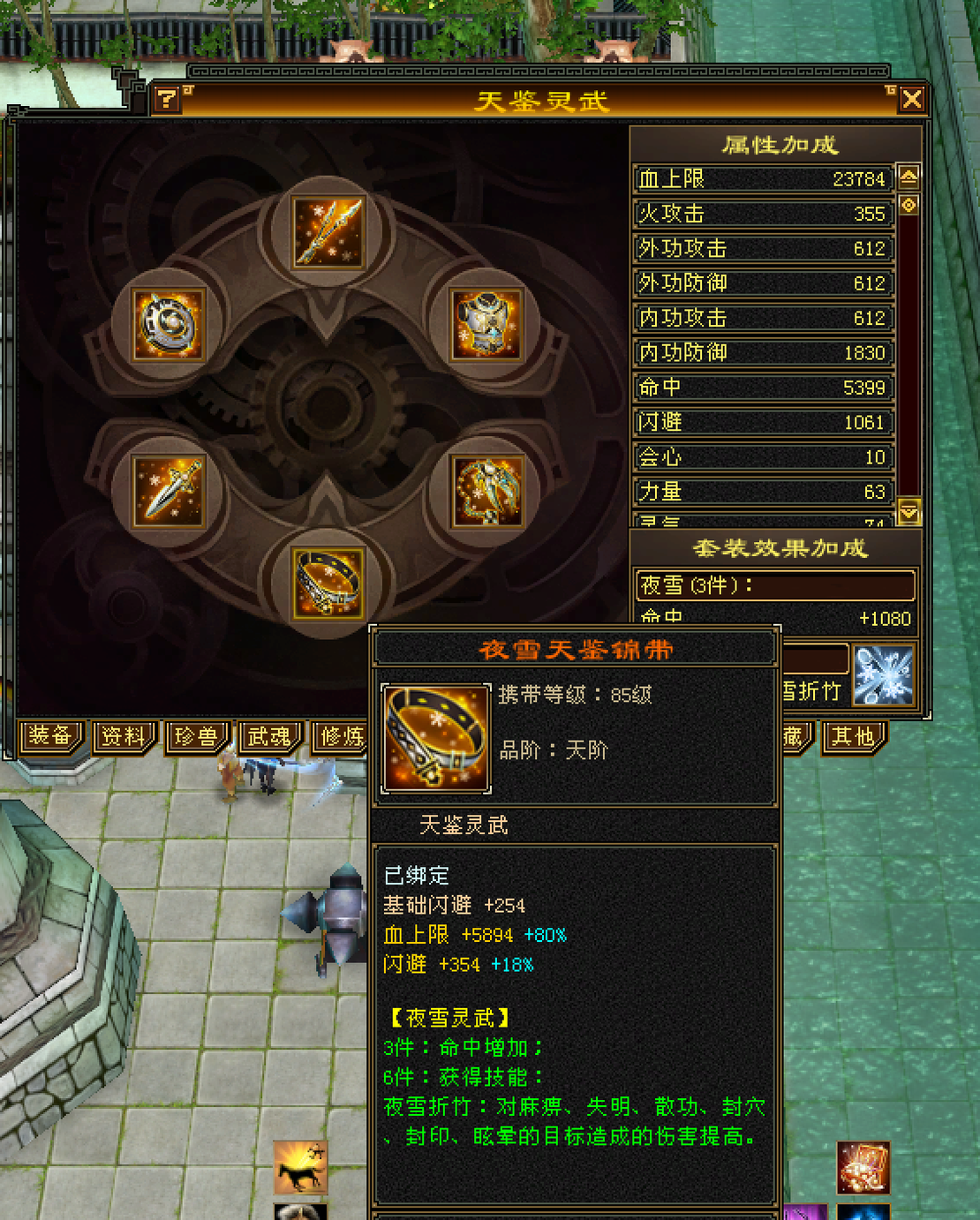Open the 资料 tab
Screen dimensions: 980x1220
click(124, 736)
